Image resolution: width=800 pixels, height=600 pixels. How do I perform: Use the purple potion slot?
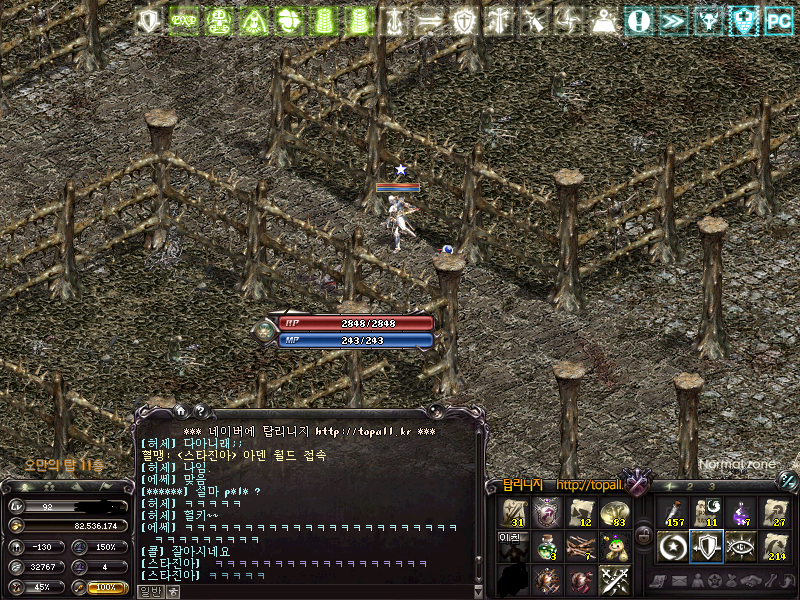coord(741,513)
